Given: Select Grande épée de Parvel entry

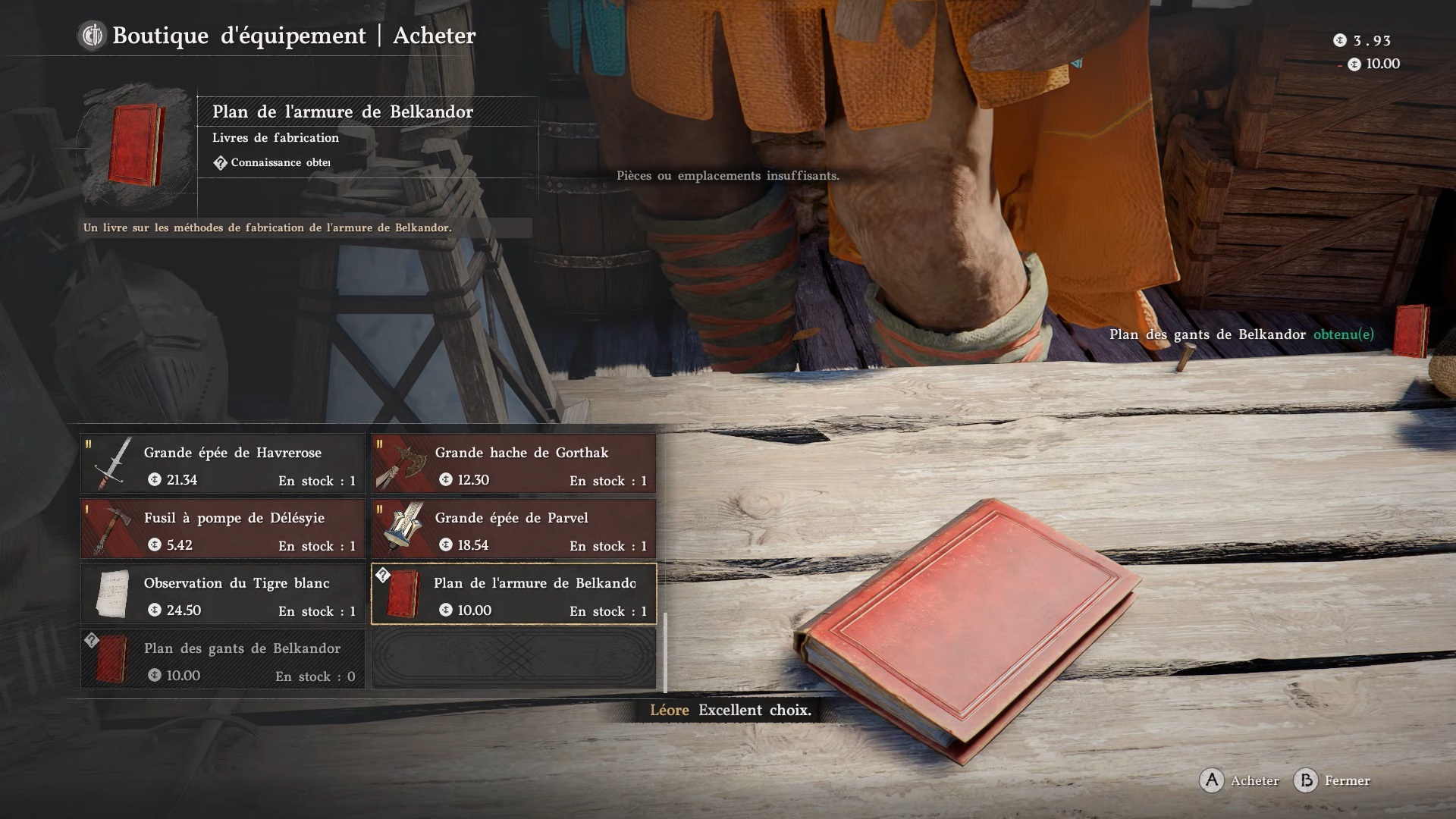Looking at the screenshot, I should [514, 529].
